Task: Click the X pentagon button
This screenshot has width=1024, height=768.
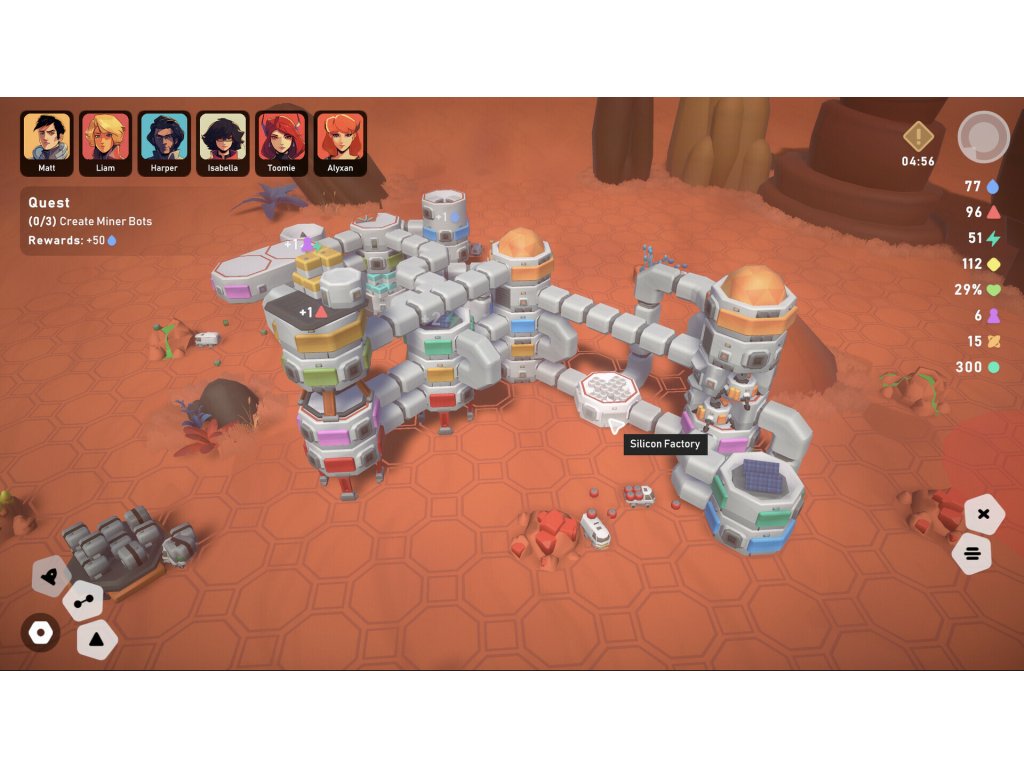Action: pyautogui.click(x=983, y=514)
